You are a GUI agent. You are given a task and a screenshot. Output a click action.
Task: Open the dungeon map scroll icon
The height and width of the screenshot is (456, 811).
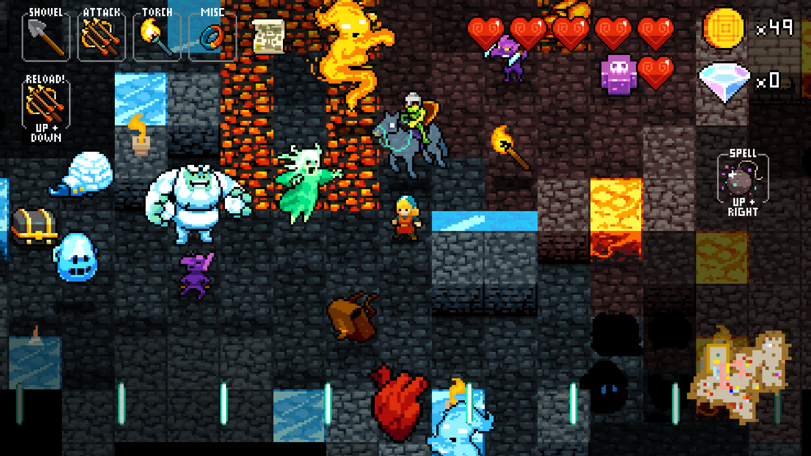coord(268,37)
